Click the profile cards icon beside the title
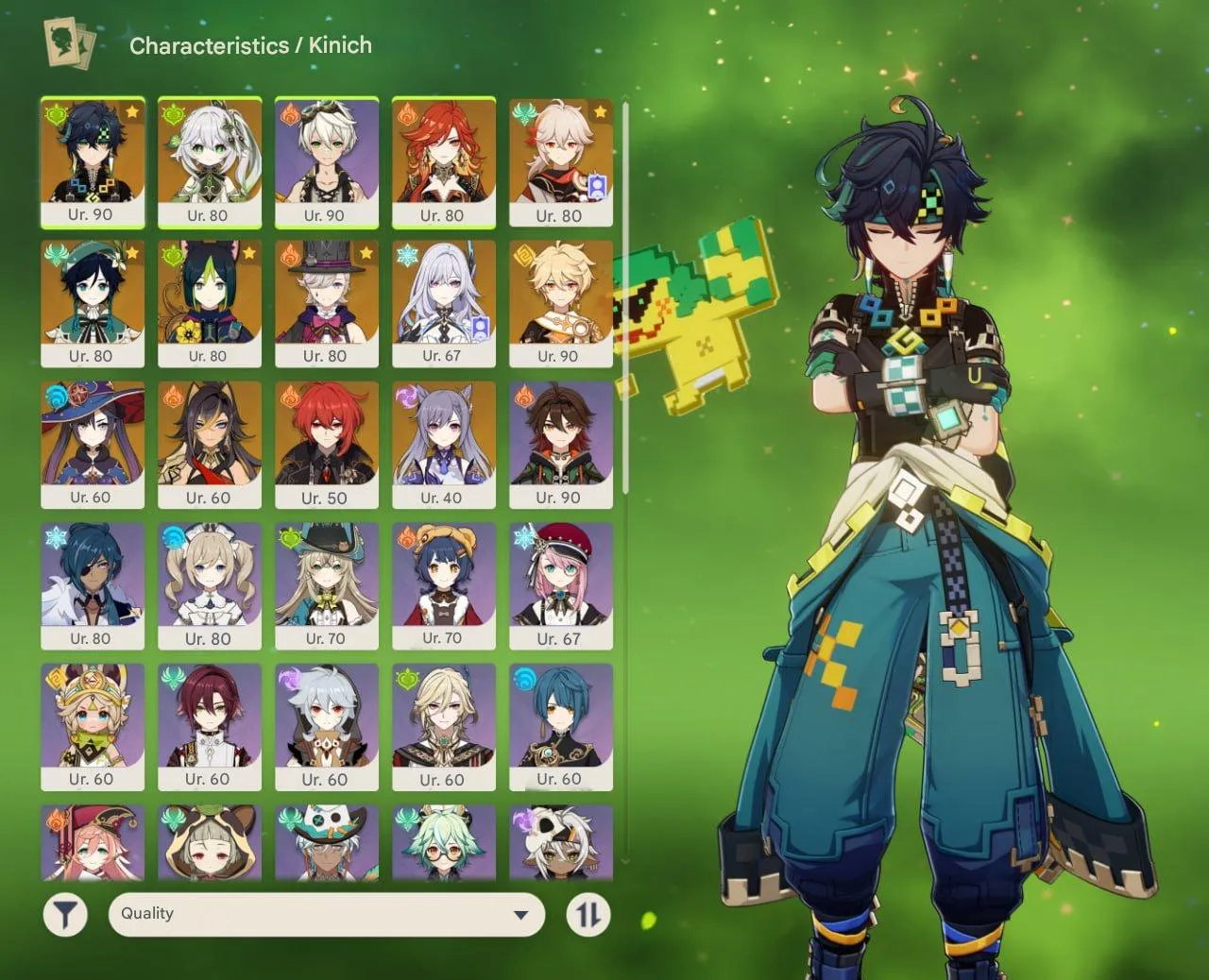 65,43
